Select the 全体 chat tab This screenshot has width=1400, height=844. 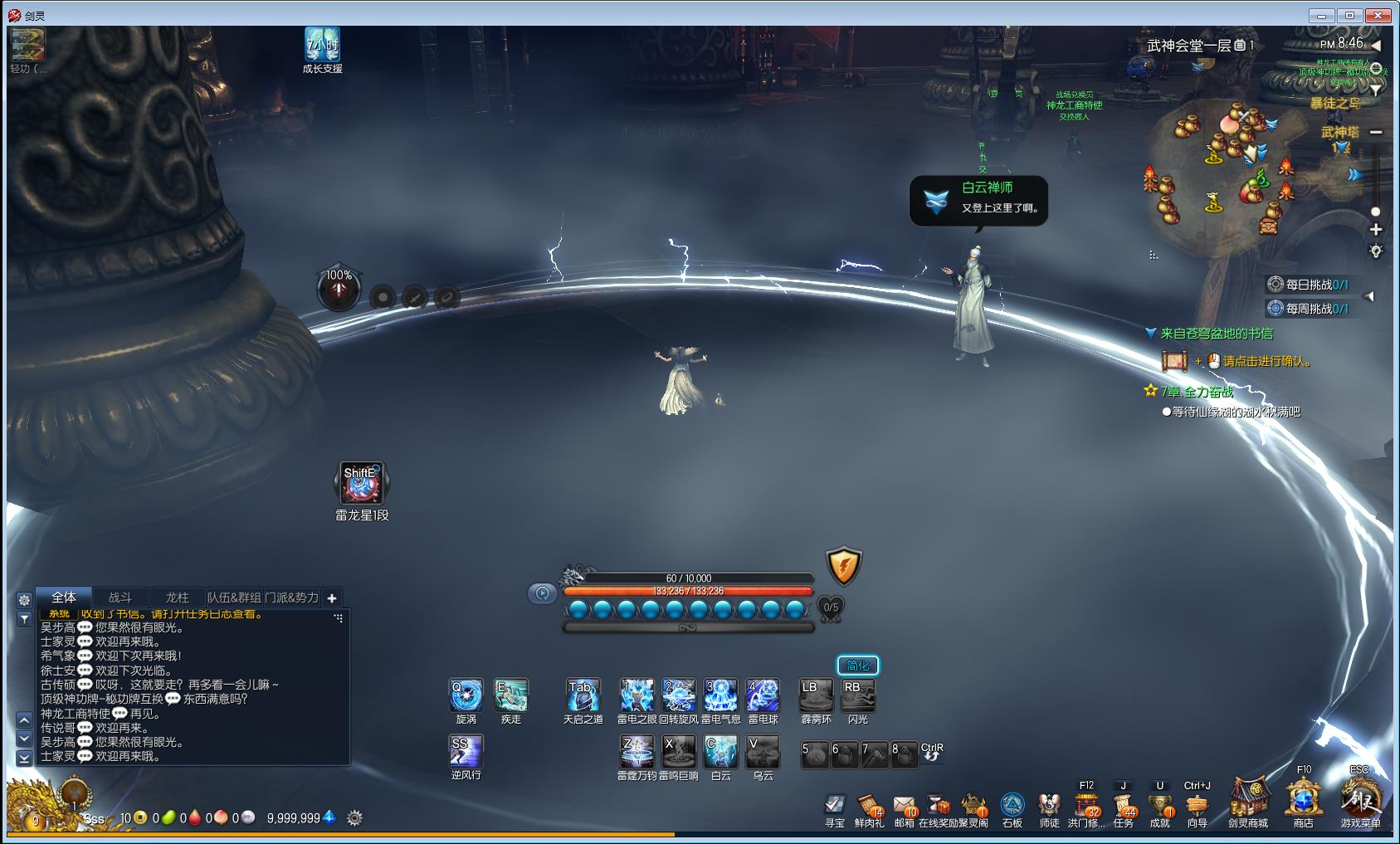click(x=64, y=598)
